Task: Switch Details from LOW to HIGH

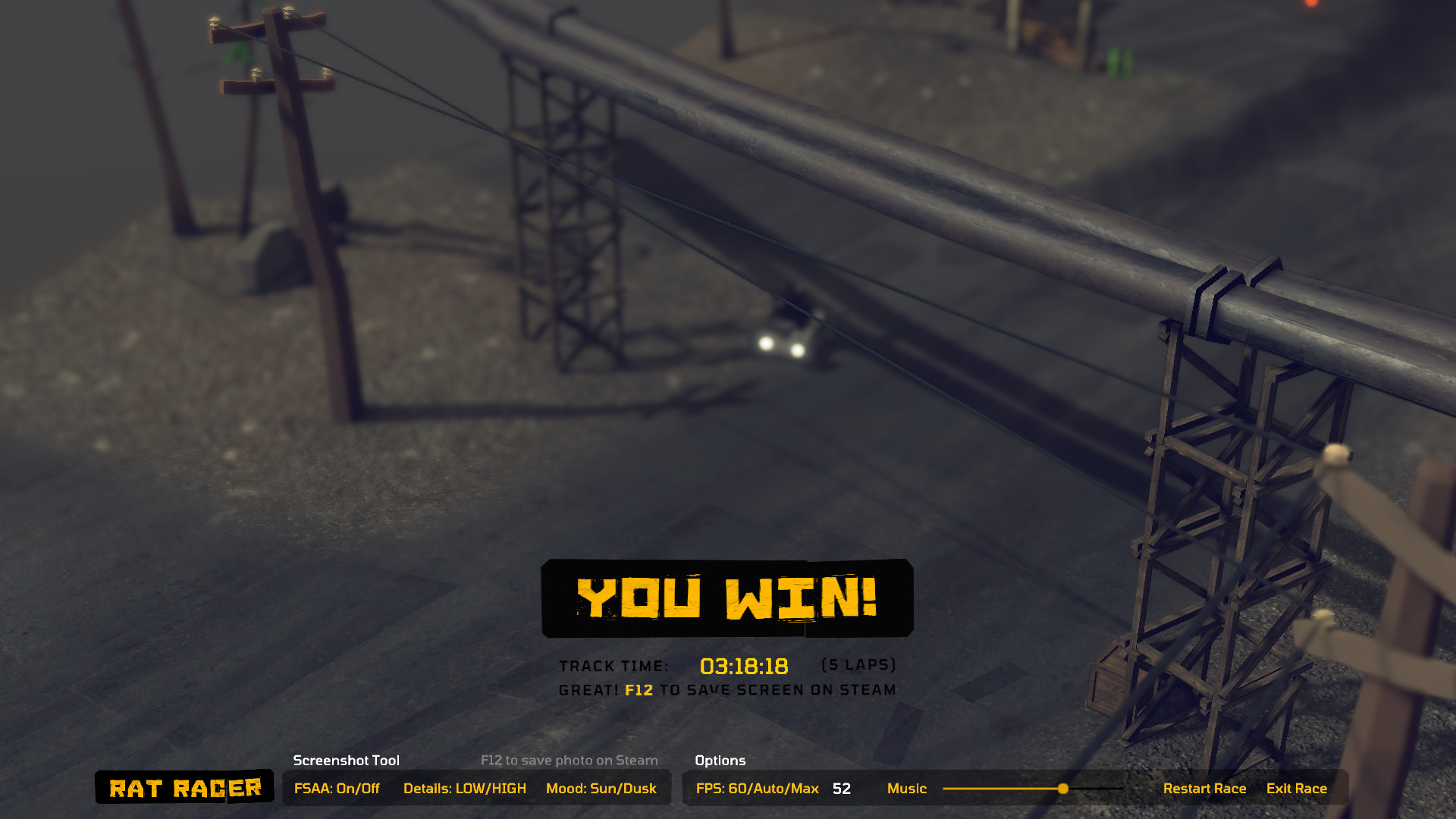Action: pyautogui.click(x=465, y=788)
